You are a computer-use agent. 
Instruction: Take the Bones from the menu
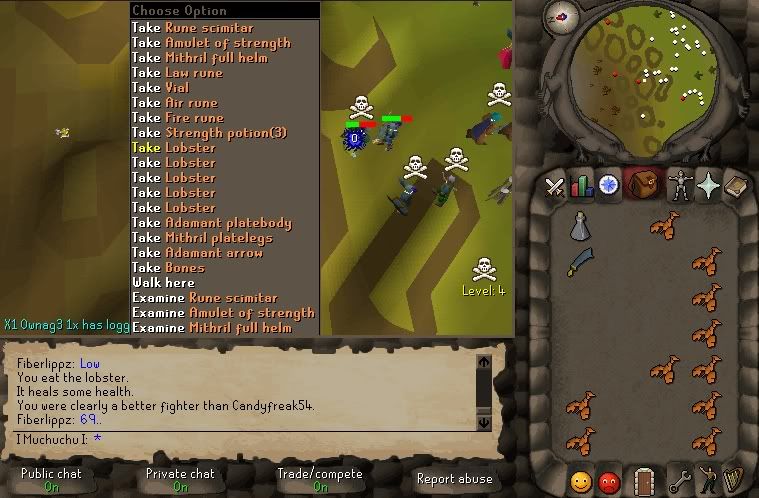tap(168, 268)
